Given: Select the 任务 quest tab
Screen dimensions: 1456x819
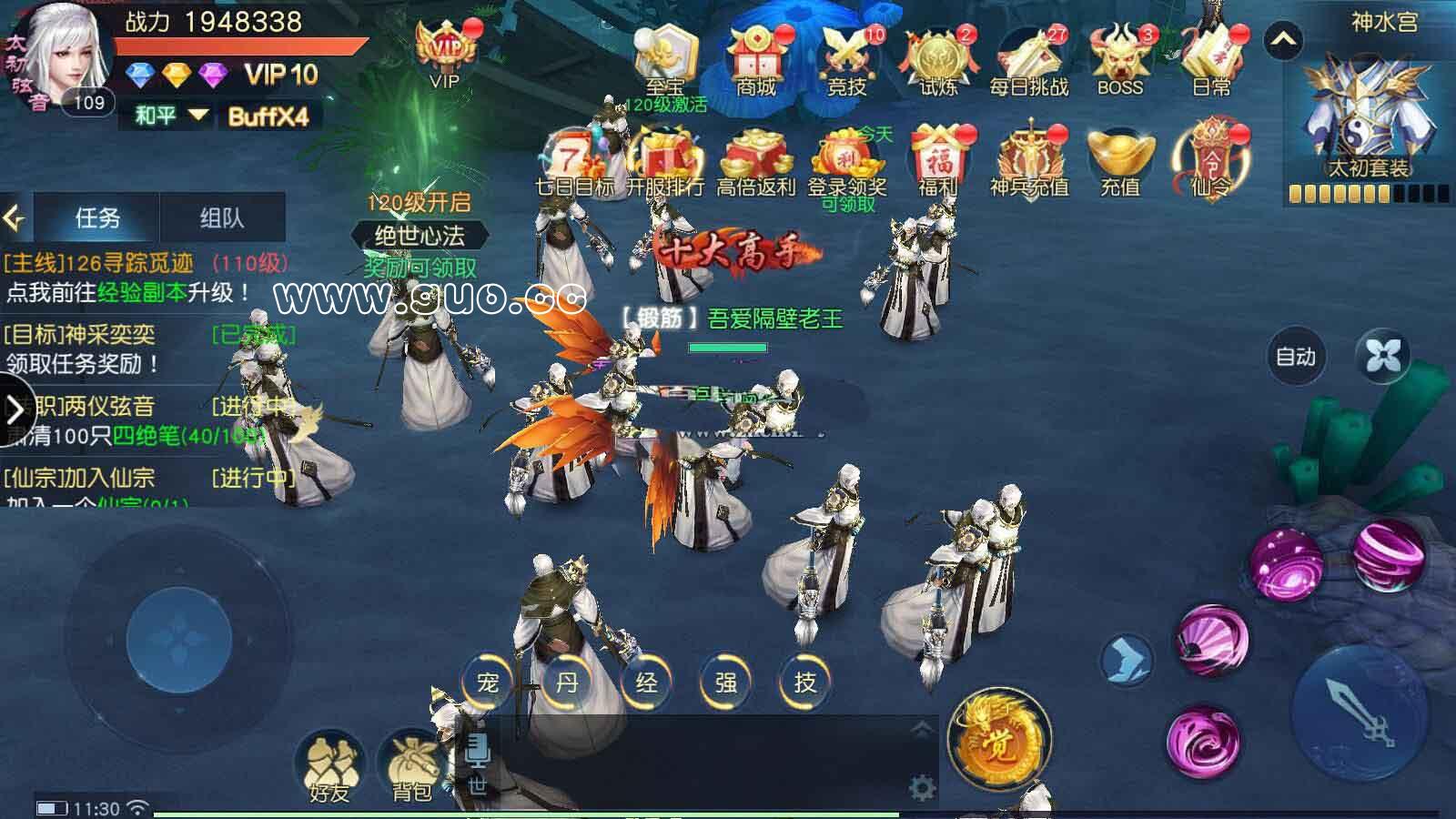Looking at the screenshot, I should 97,217.
